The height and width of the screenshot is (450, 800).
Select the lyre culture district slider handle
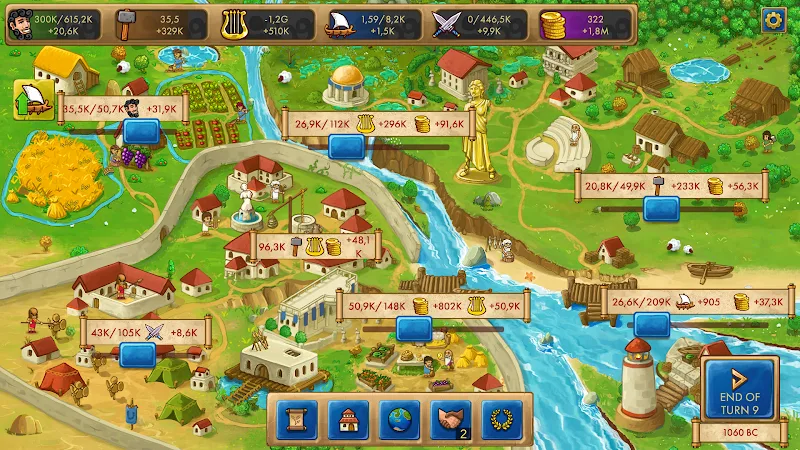[x=347, y=147]
